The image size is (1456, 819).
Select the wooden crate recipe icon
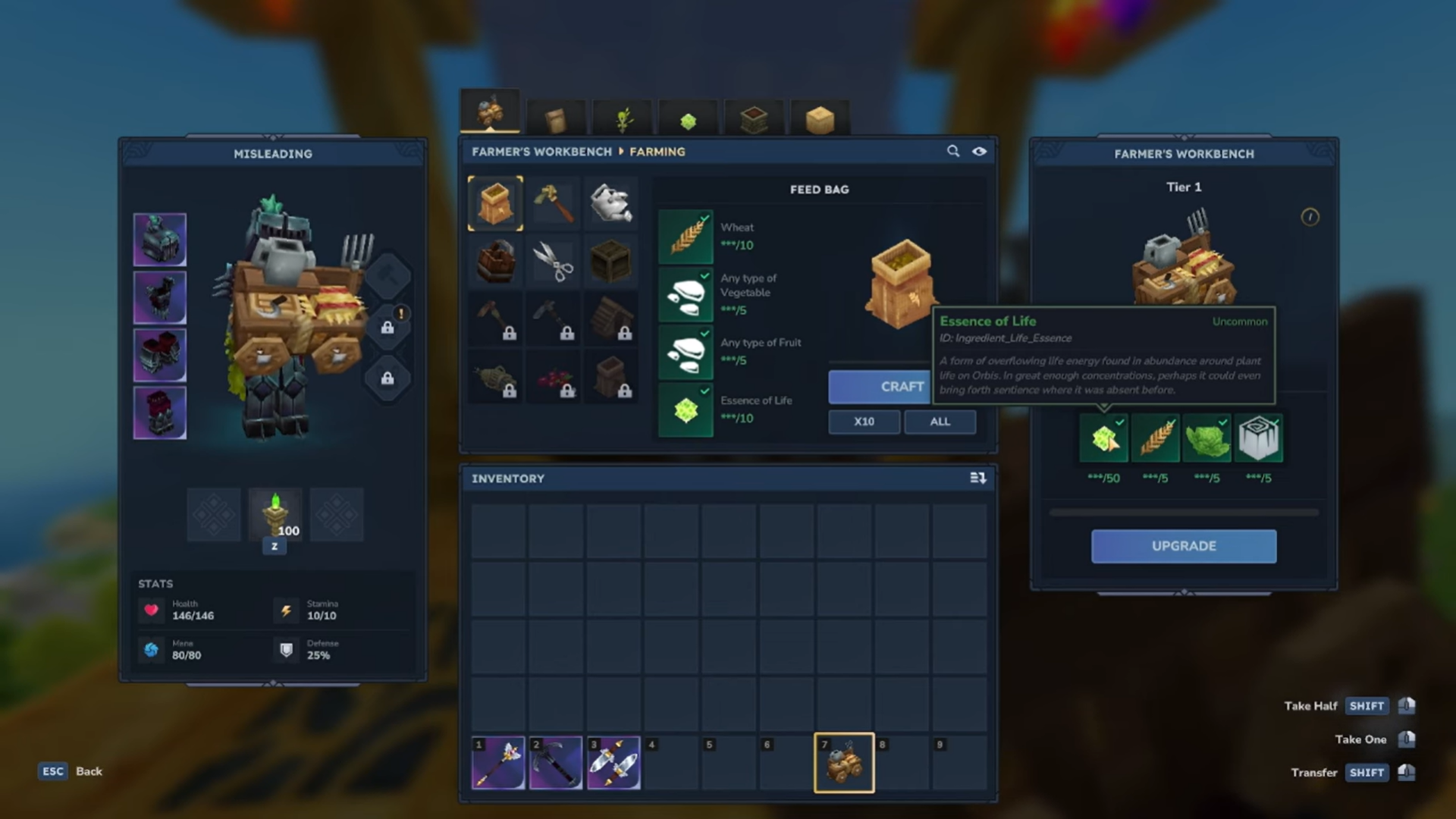611,260
